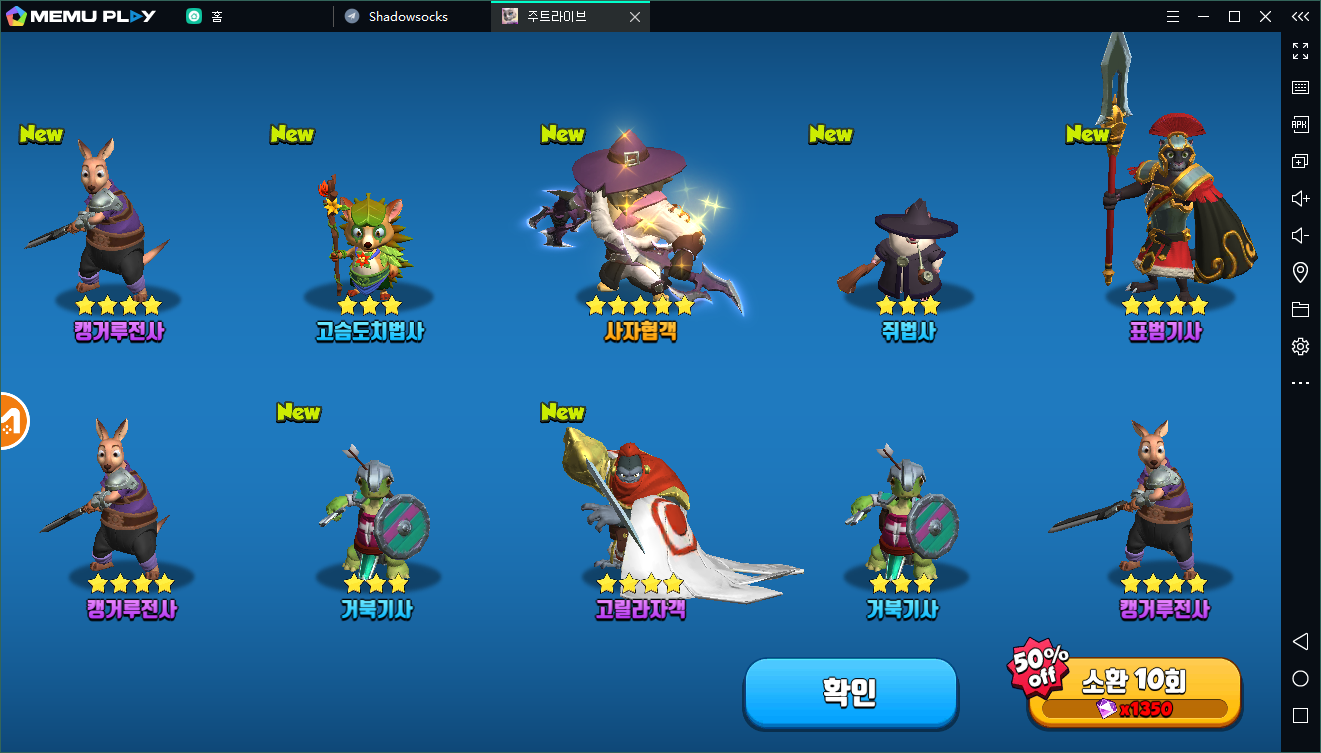
Task: Confirm results with the blue 확인 button
Action: pos(850,692)
